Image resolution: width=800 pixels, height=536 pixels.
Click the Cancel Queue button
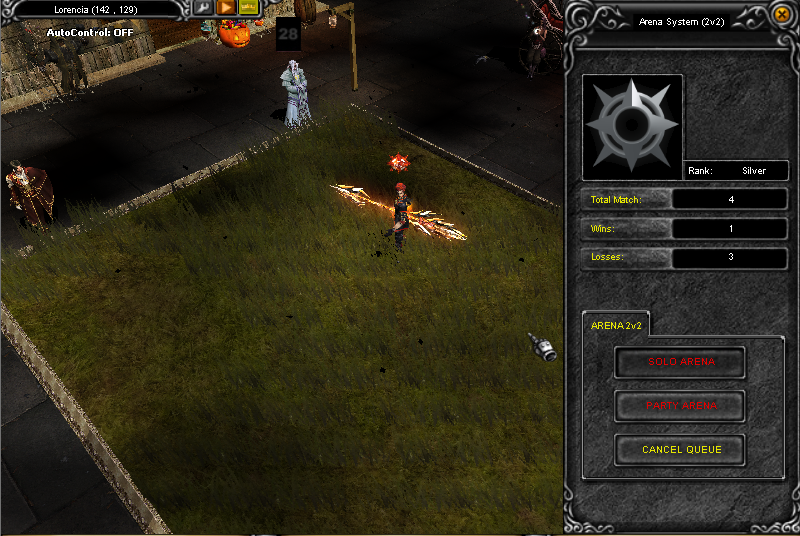pyautogui.click(x=680, y=450)
